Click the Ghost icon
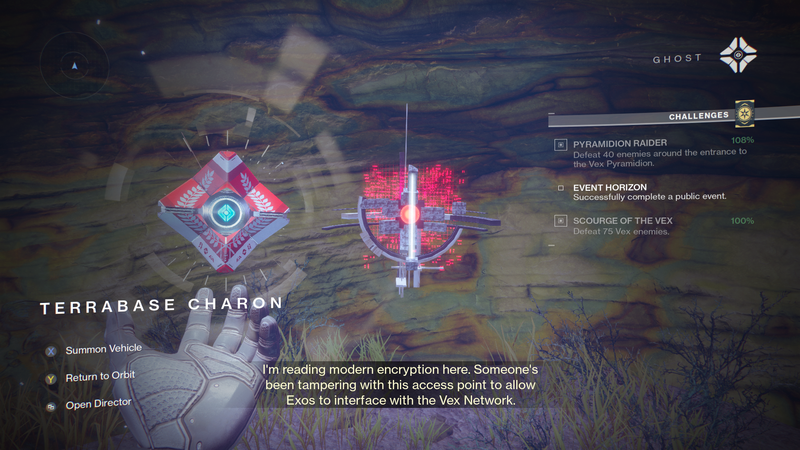Viewport: 800px width, 450px height. [x=738, y=57]
